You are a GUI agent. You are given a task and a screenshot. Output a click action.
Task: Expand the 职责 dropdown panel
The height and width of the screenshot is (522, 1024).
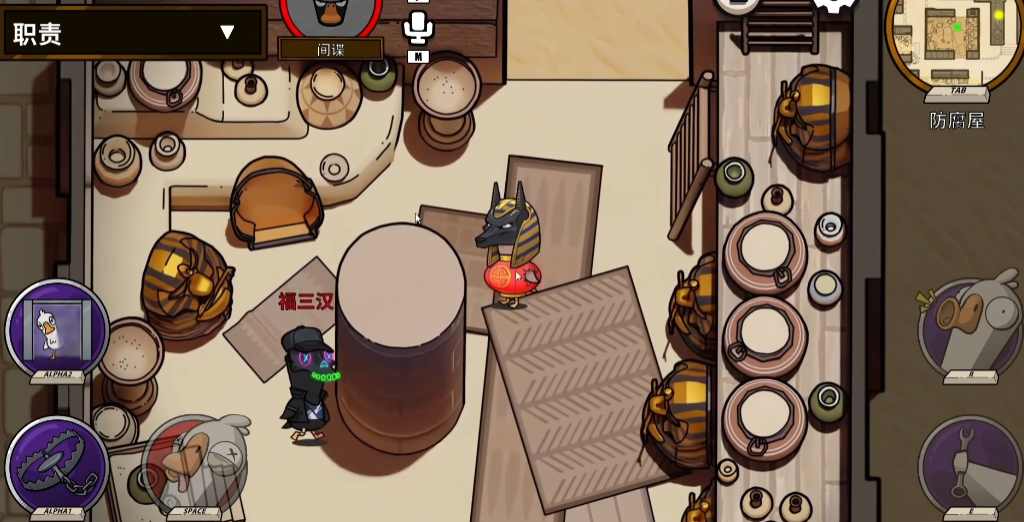[x=226, y=33]
